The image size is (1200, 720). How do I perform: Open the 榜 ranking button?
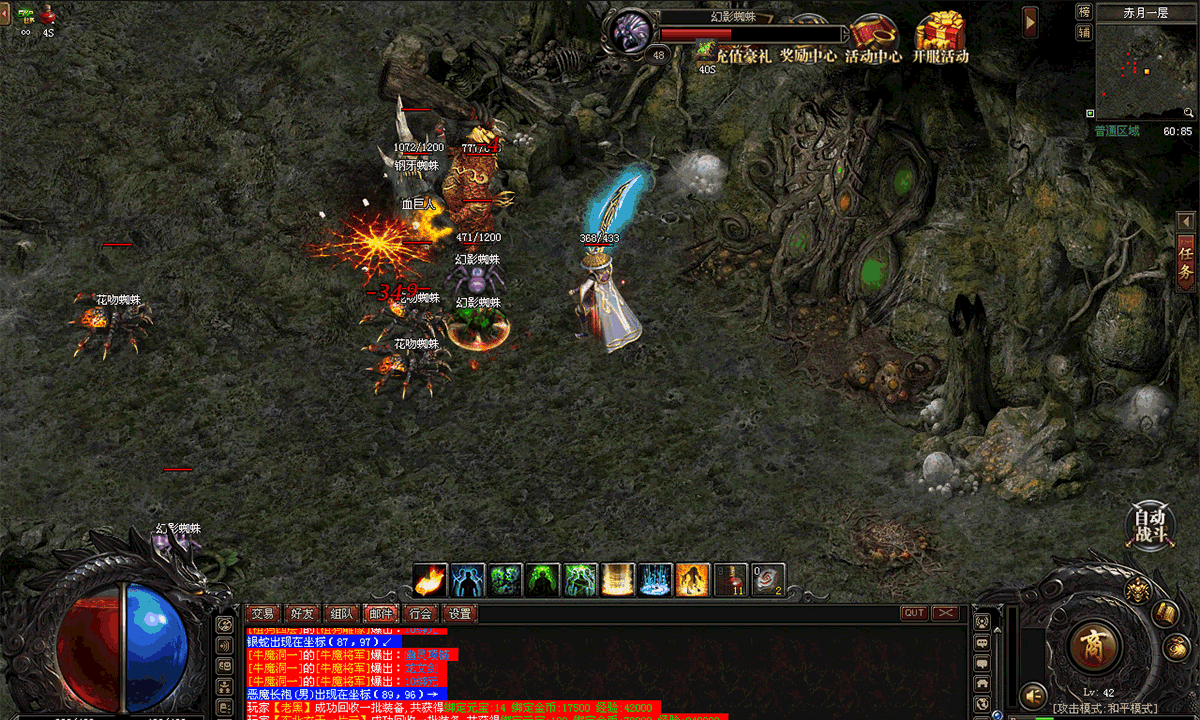(x=1084, y=12)
